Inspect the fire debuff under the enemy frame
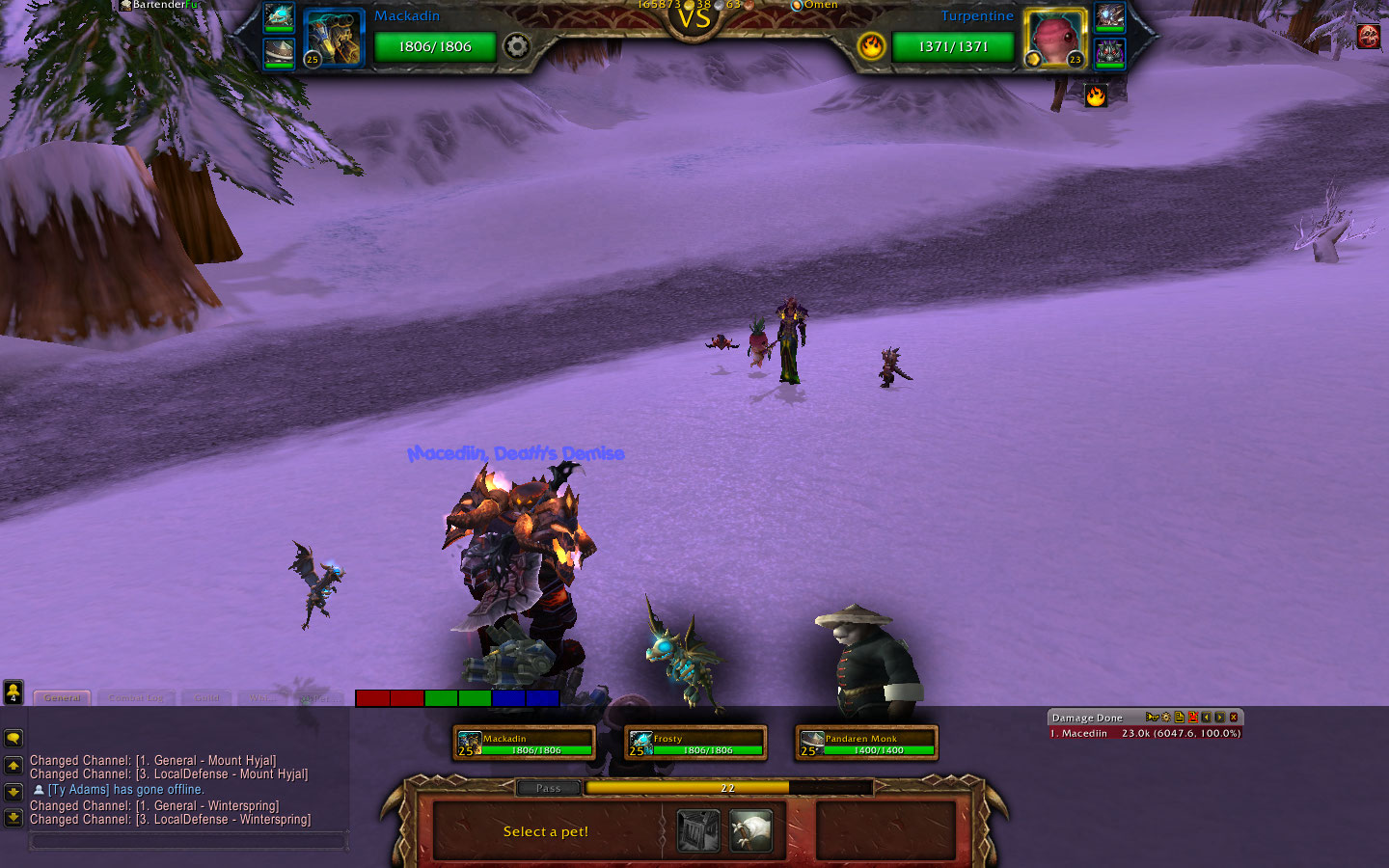The width and height of the screenshot is (1389, 868). pyautogui.click(x=1096, y=95)
